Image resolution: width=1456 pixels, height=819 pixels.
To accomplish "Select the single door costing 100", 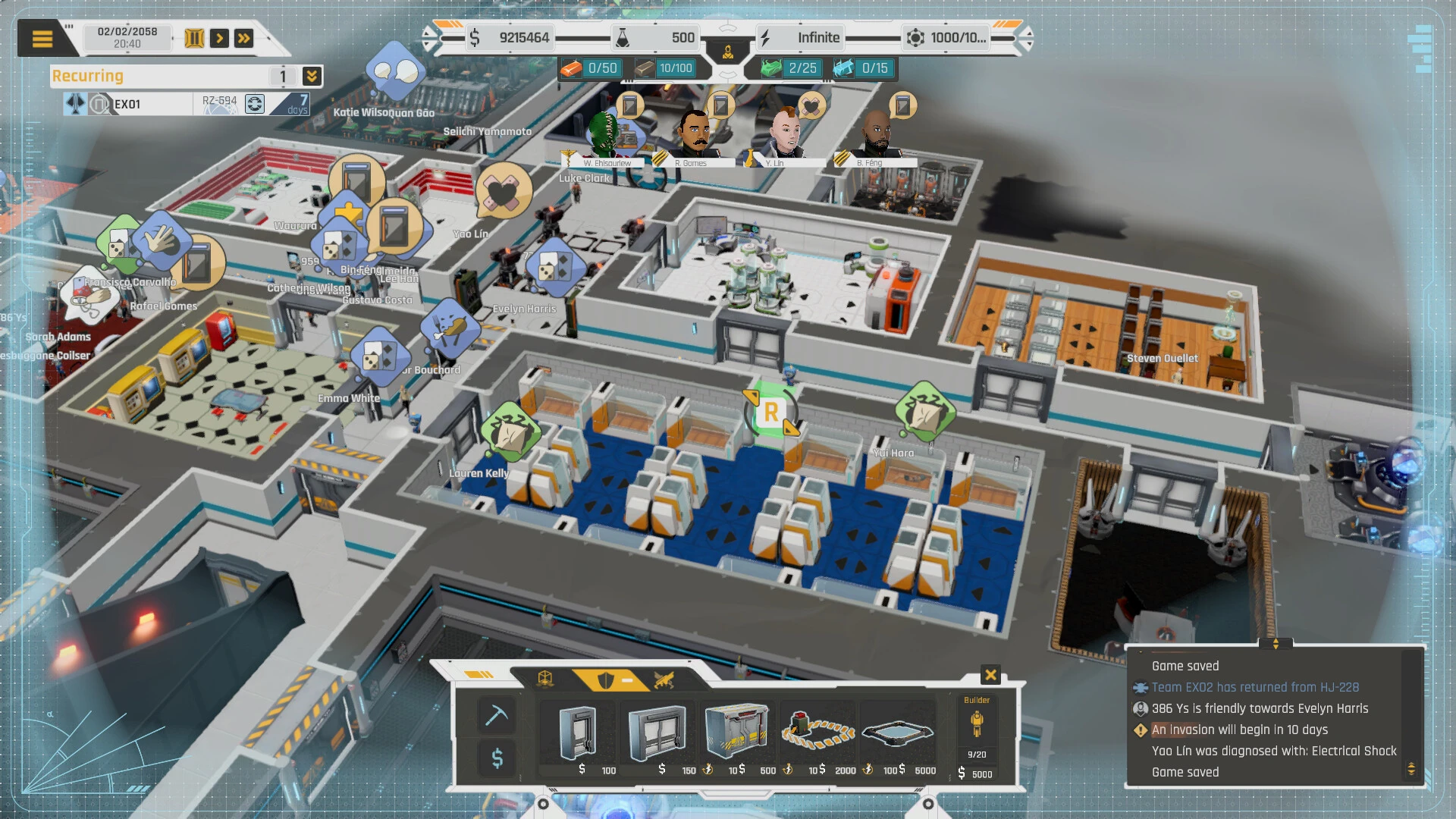I will pos(578,734).
